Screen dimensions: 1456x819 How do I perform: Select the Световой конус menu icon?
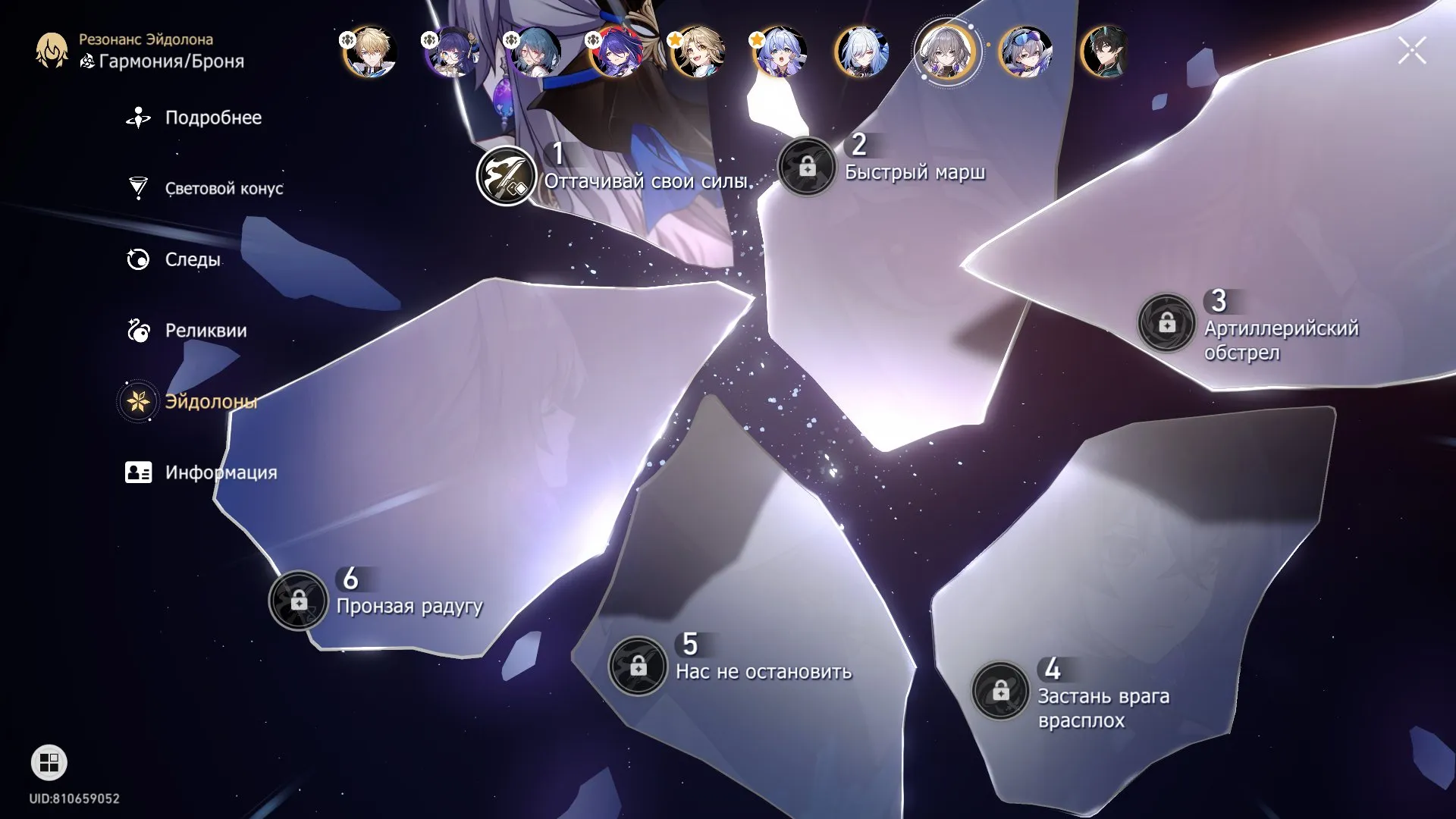137,187
